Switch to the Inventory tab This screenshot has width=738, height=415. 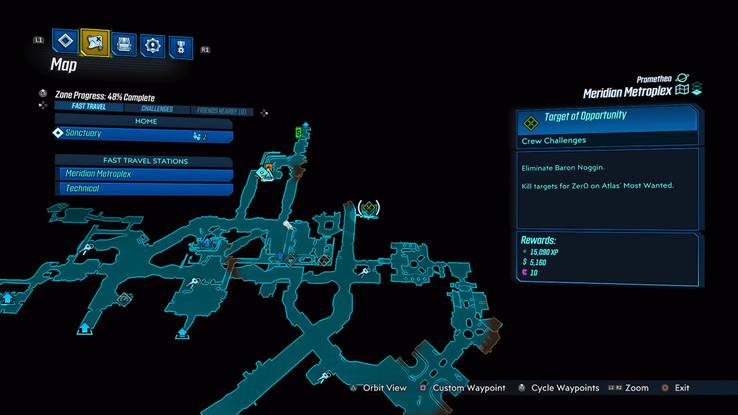click(124, 43)
